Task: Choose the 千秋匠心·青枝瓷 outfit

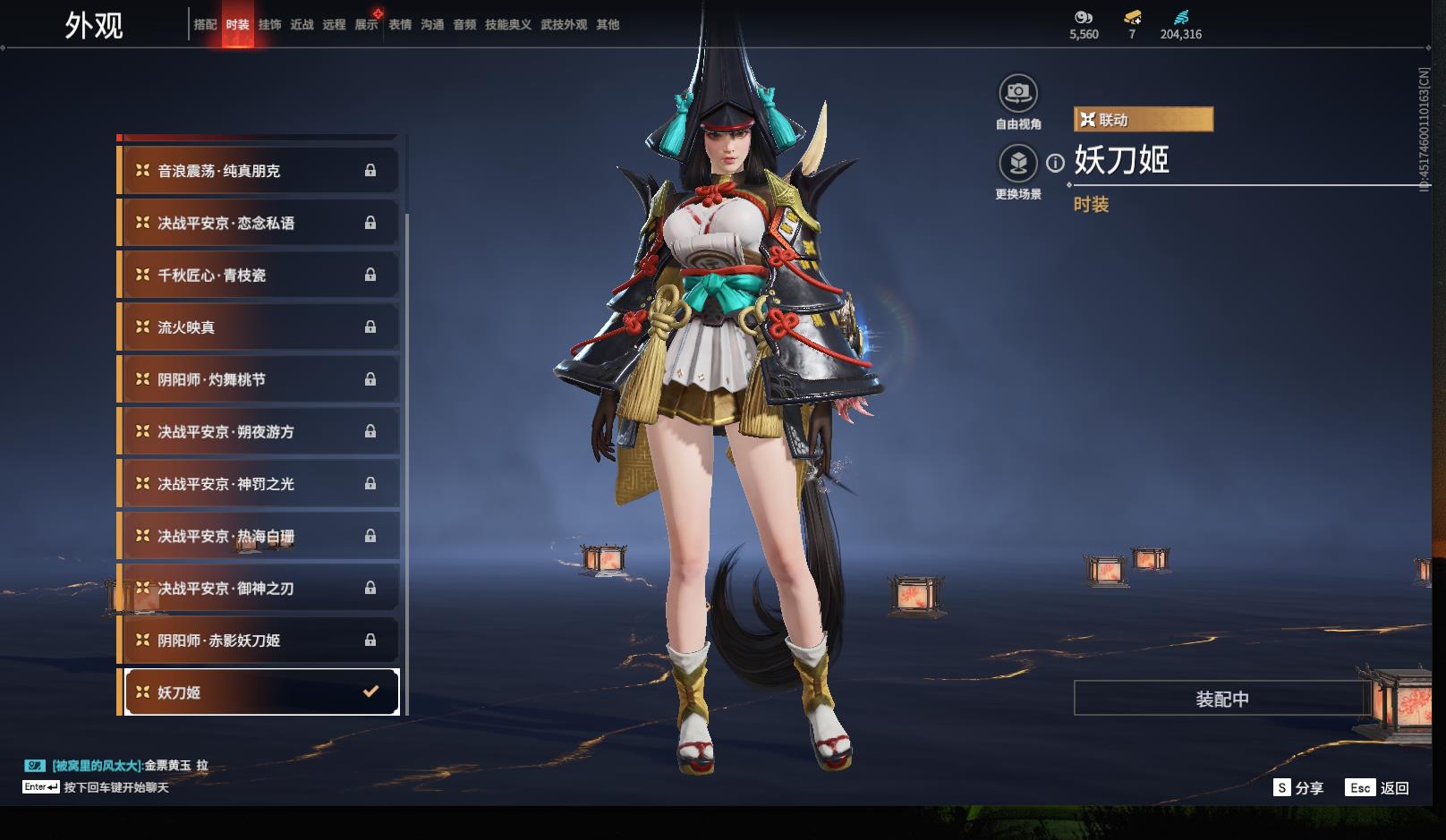Action: pyautogui.click(x=258, y=276)
